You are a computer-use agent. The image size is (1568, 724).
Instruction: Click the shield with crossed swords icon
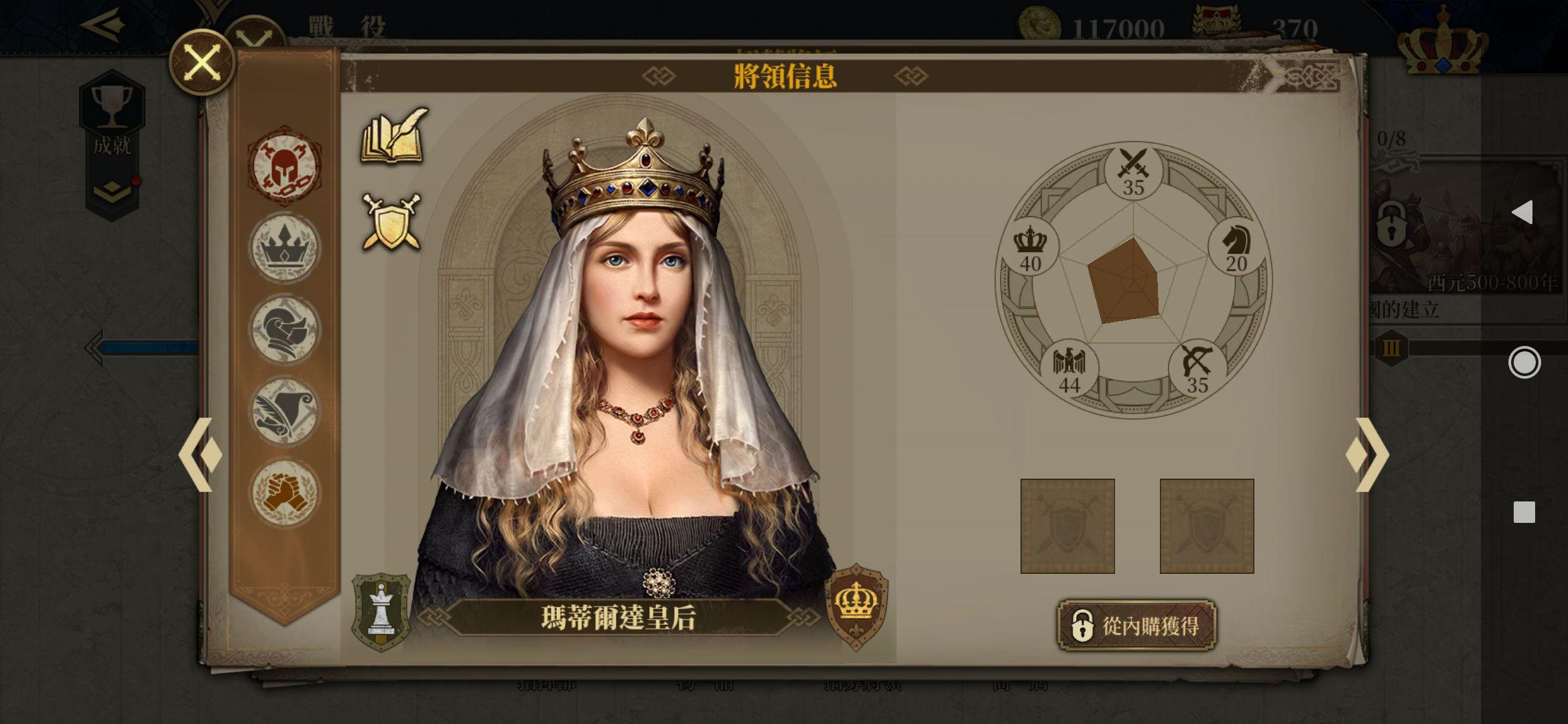[x=393, y=221]
